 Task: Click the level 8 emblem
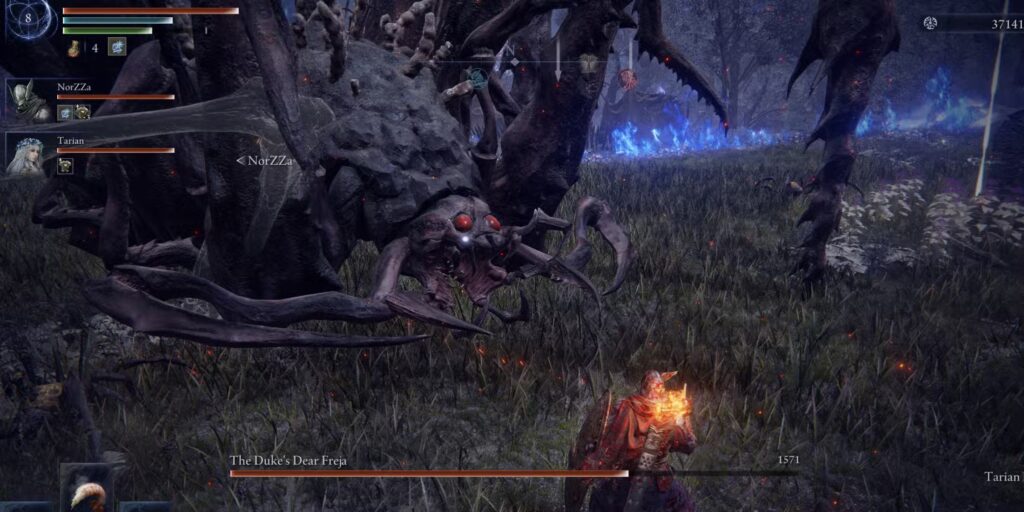tap(27, 19)
